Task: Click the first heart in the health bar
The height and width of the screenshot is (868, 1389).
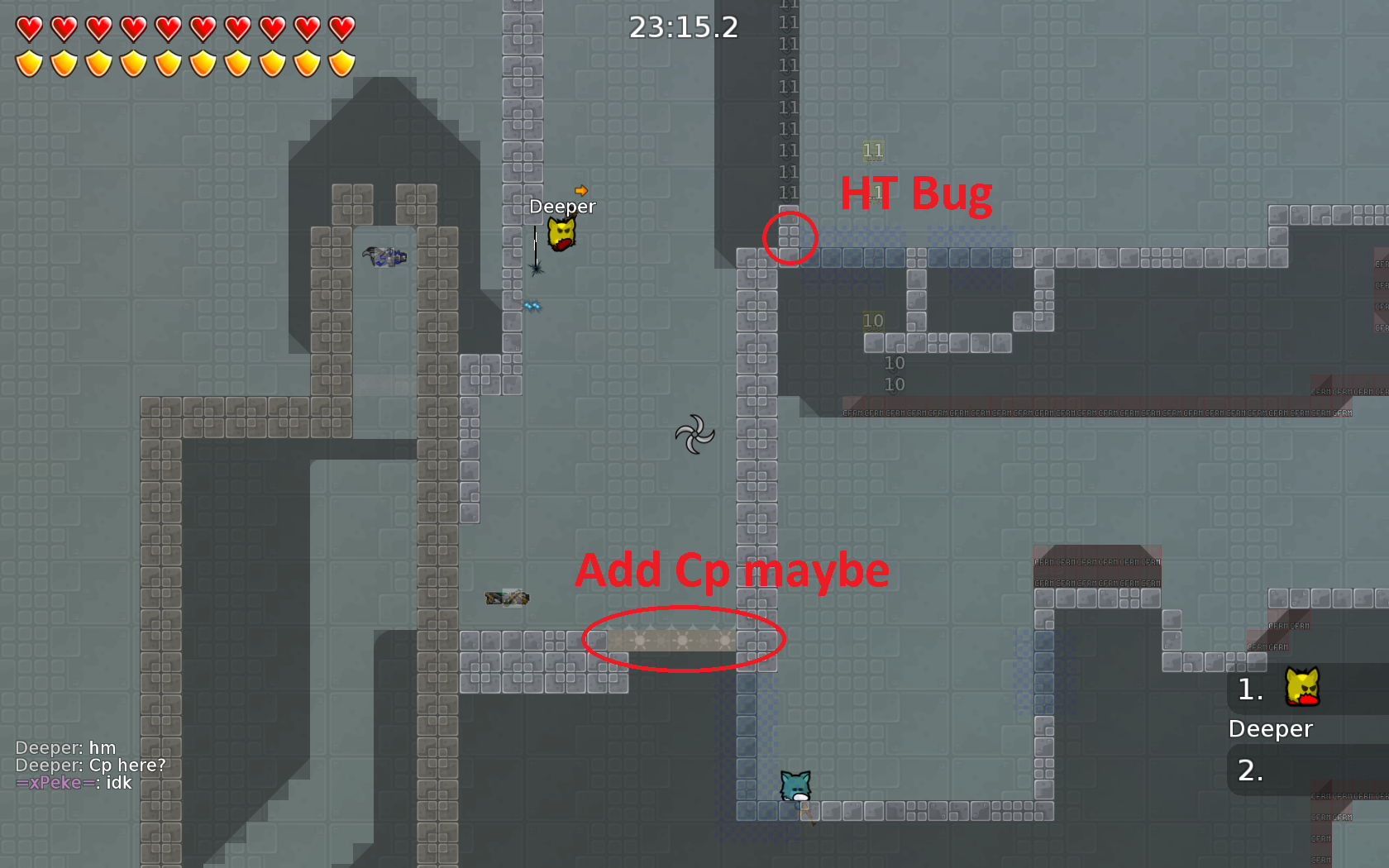Action: click(31, 29)
